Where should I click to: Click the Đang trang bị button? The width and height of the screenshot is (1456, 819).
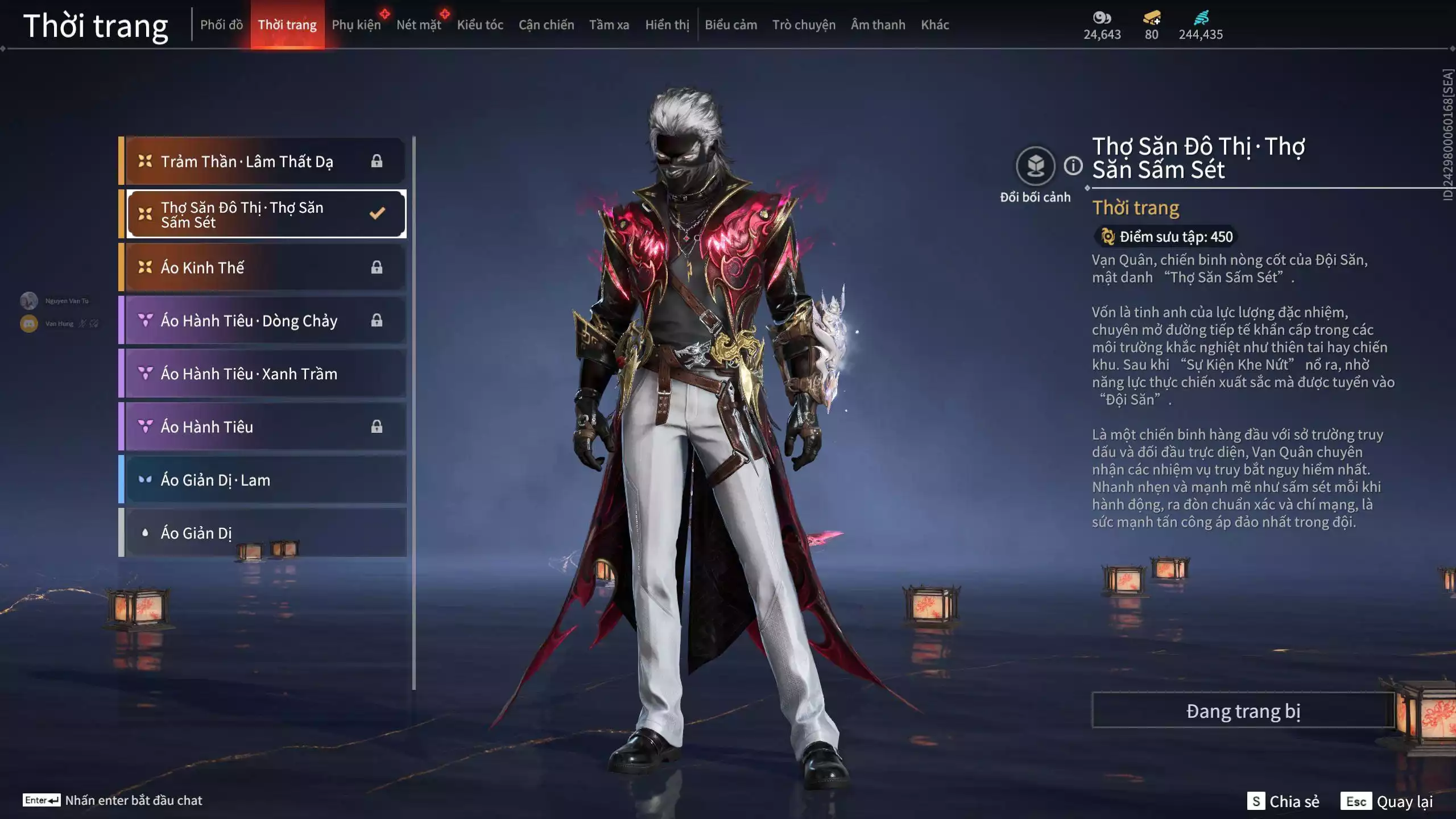coord(1243,711)
